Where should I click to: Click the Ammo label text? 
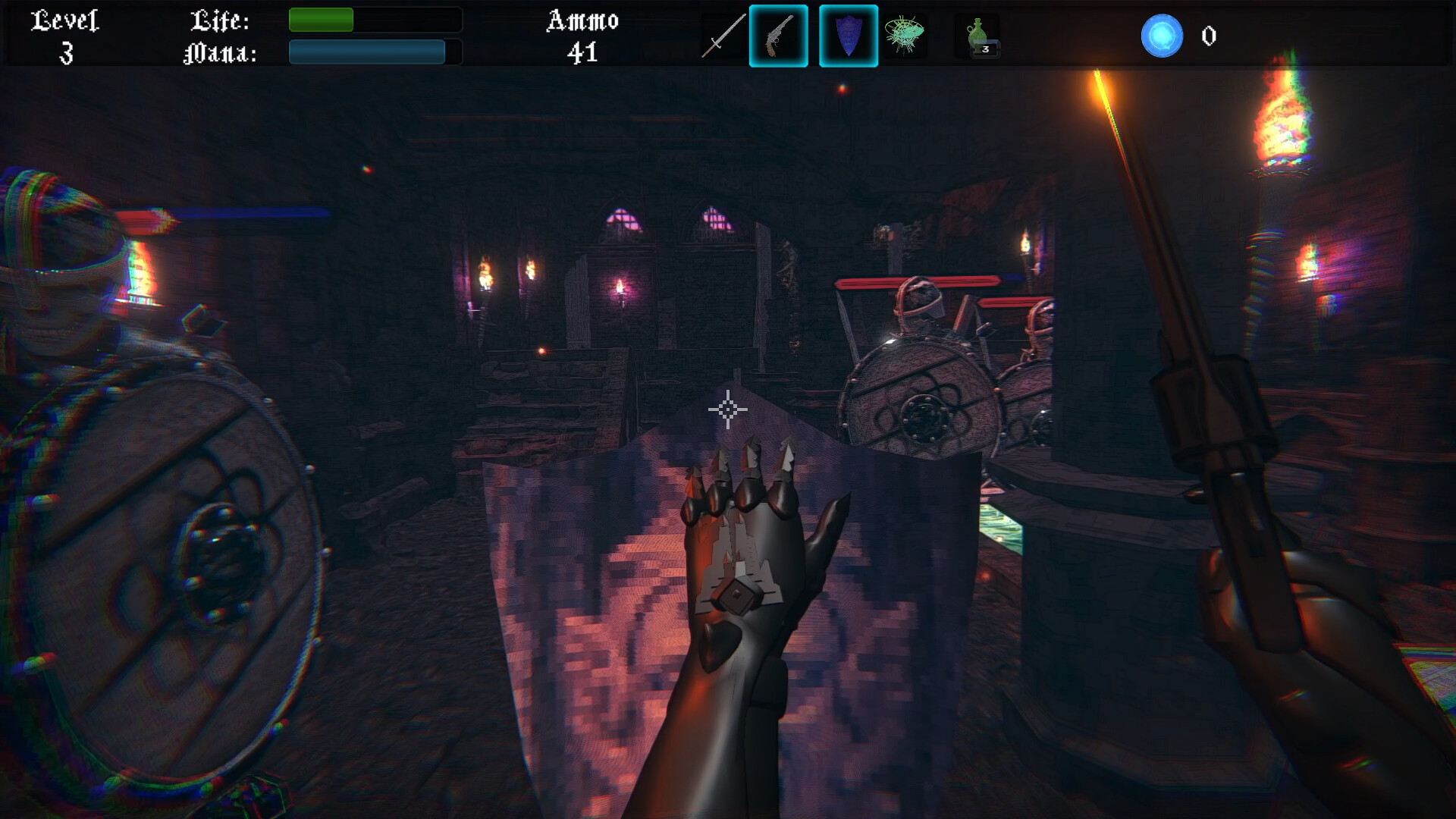coord(582,21)
